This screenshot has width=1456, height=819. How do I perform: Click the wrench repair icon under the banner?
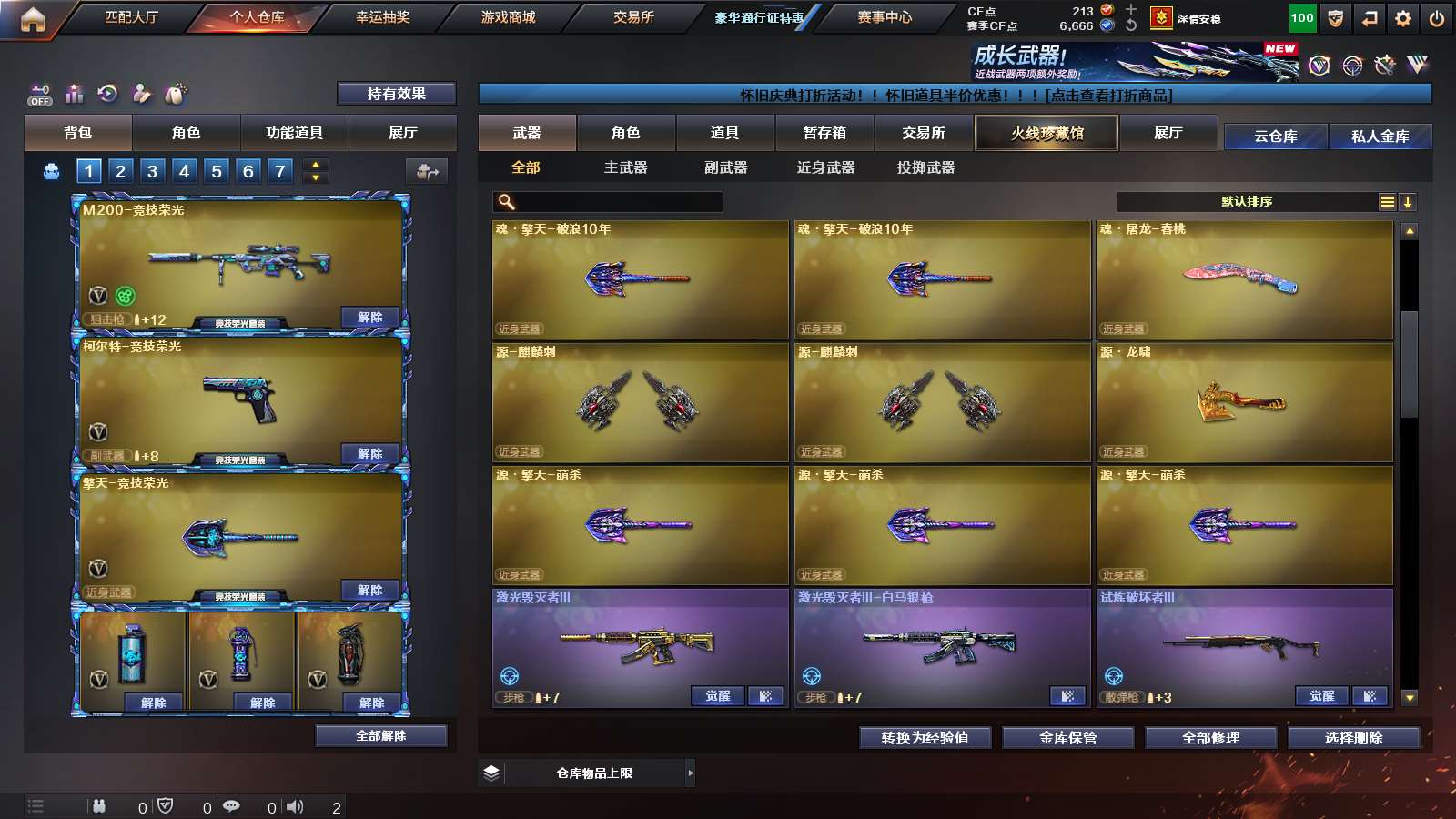[1384, 64]
